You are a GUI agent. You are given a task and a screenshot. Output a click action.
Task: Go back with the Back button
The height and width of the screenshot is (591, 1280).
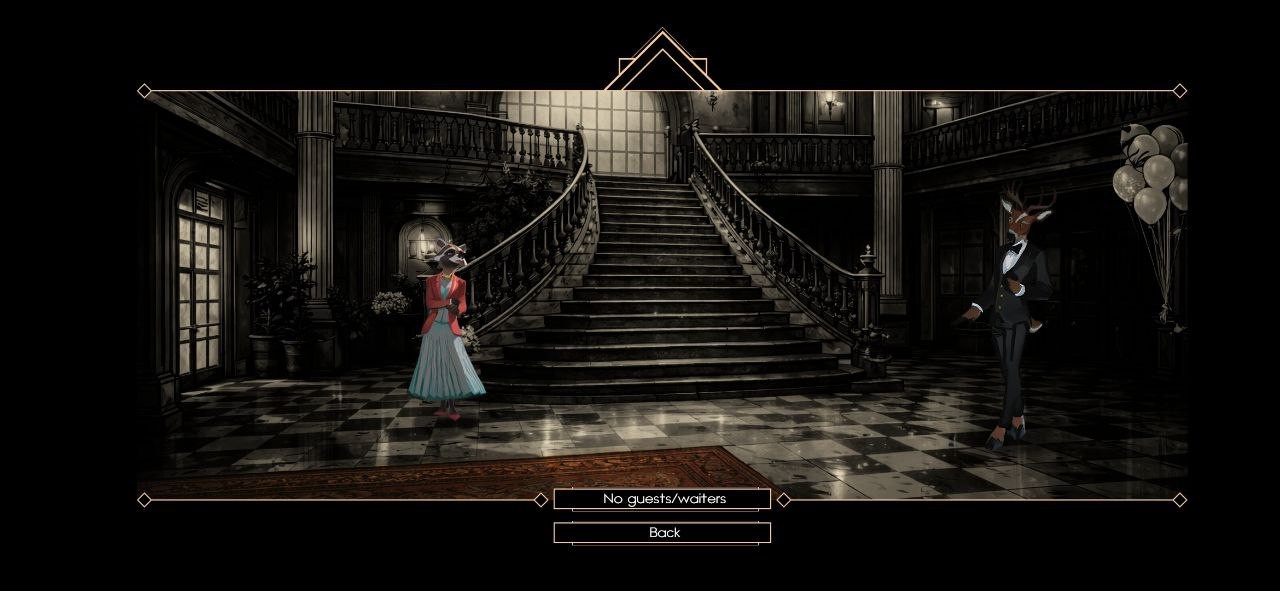[x=662, y=533]
